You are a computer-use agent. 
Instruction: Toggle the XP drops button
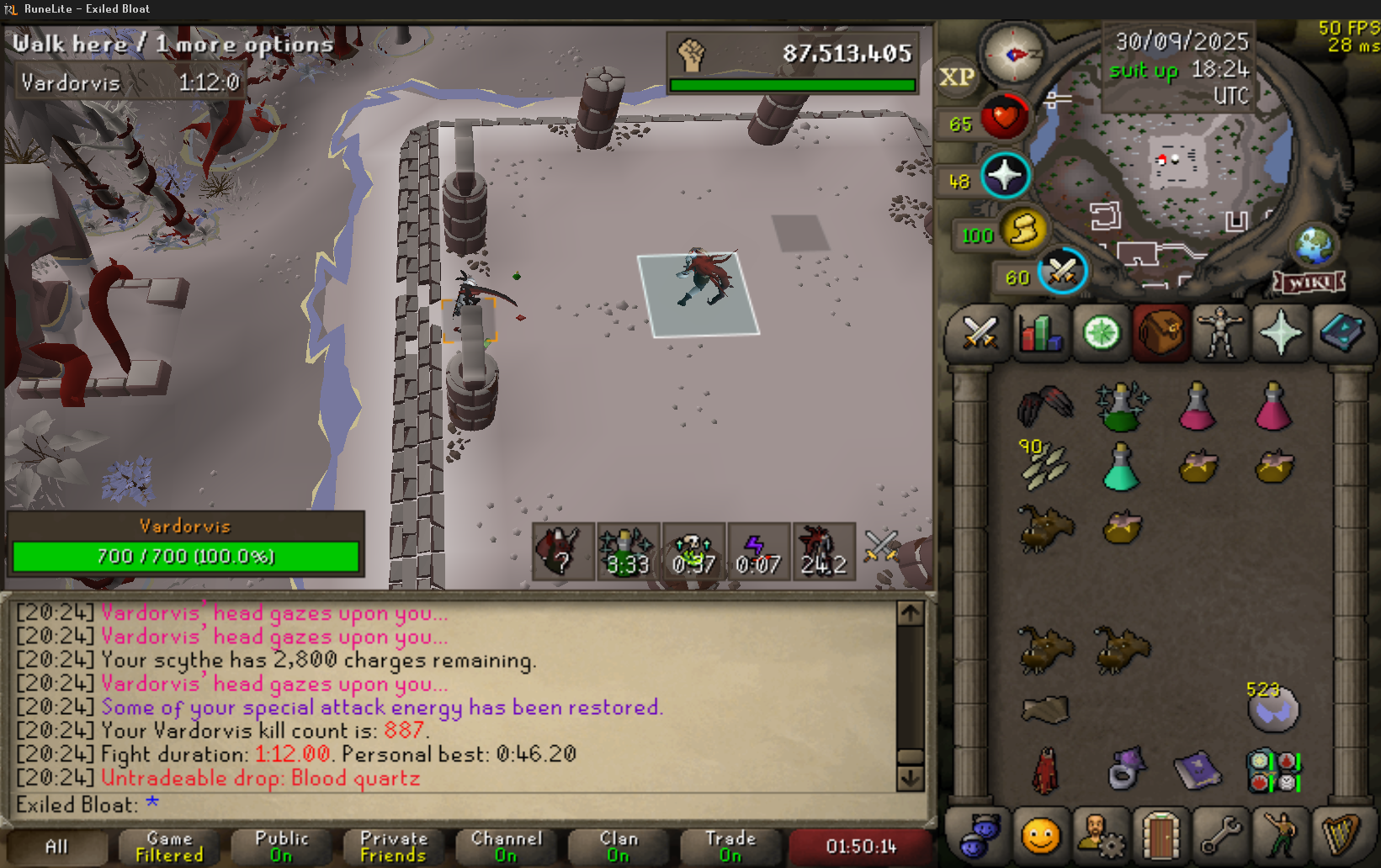(957, 77)
